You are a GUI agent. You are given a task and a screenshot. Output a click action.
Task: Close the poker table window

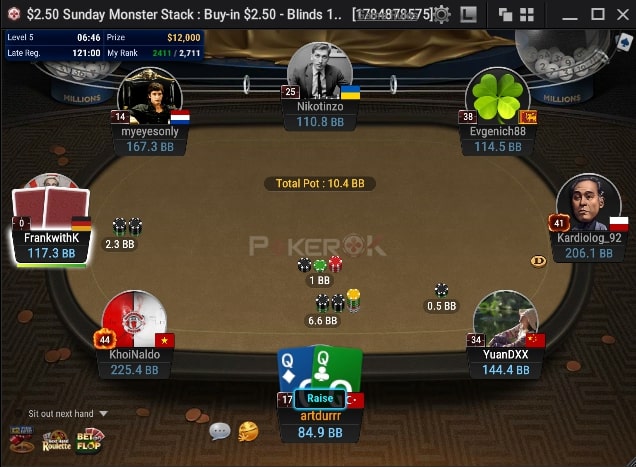pyautogui.click(x=623, y=15)
